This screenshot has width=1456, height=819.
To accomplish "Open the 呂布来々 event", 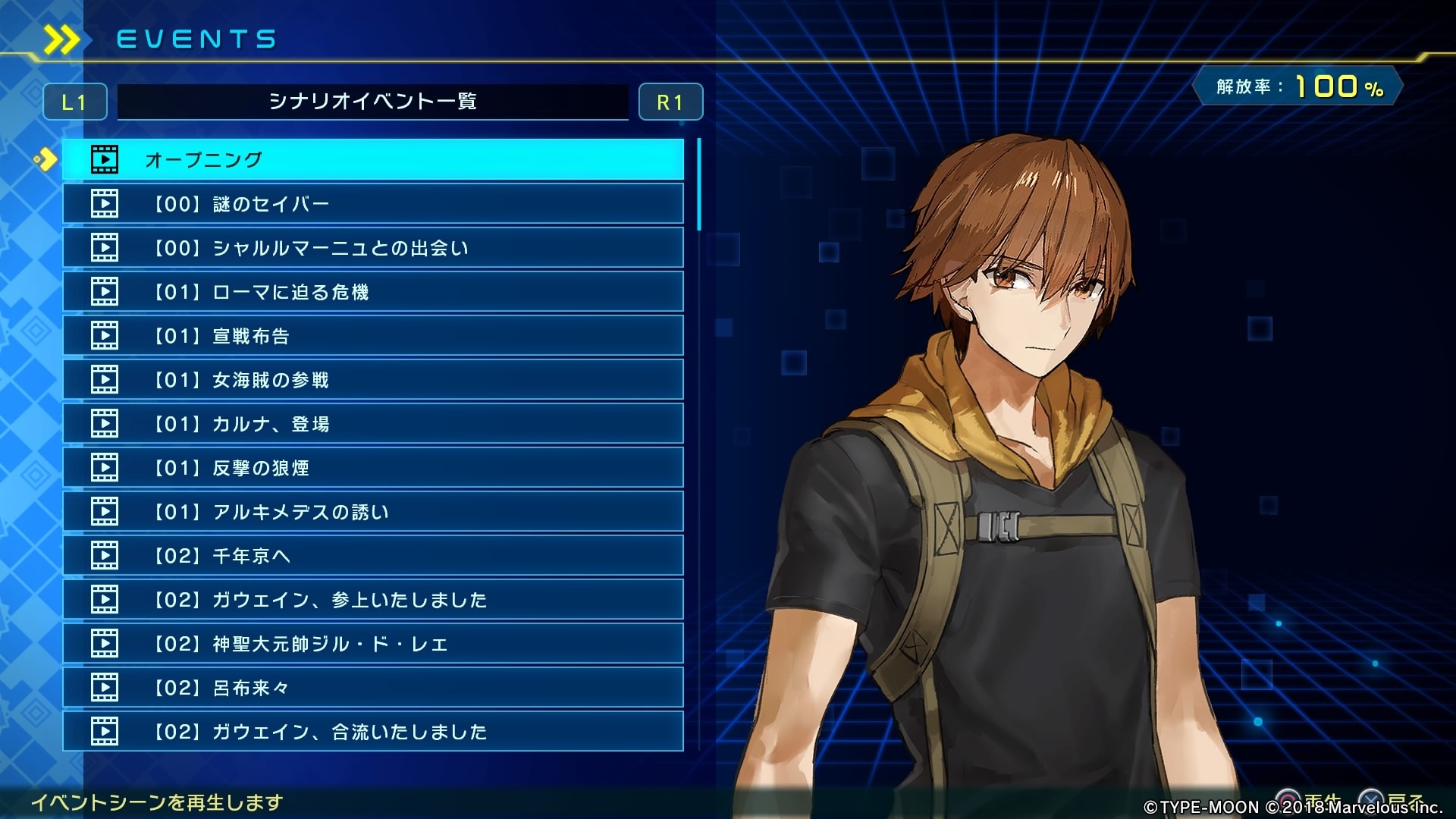I will click(x=372, y=687).
